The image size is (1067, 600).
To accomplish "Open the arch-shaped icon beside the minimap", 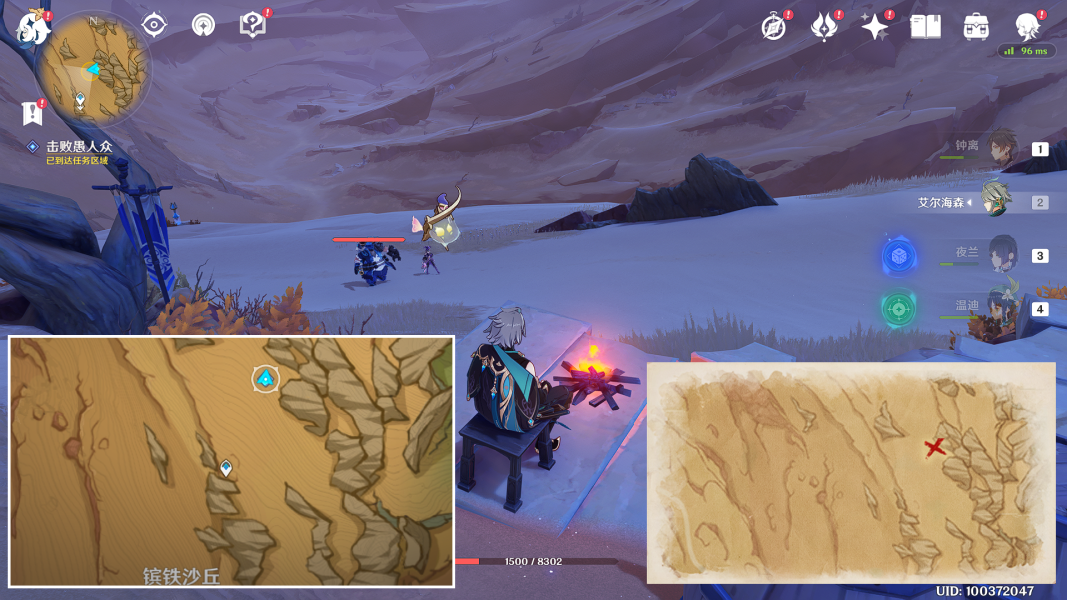I will 203,25.
